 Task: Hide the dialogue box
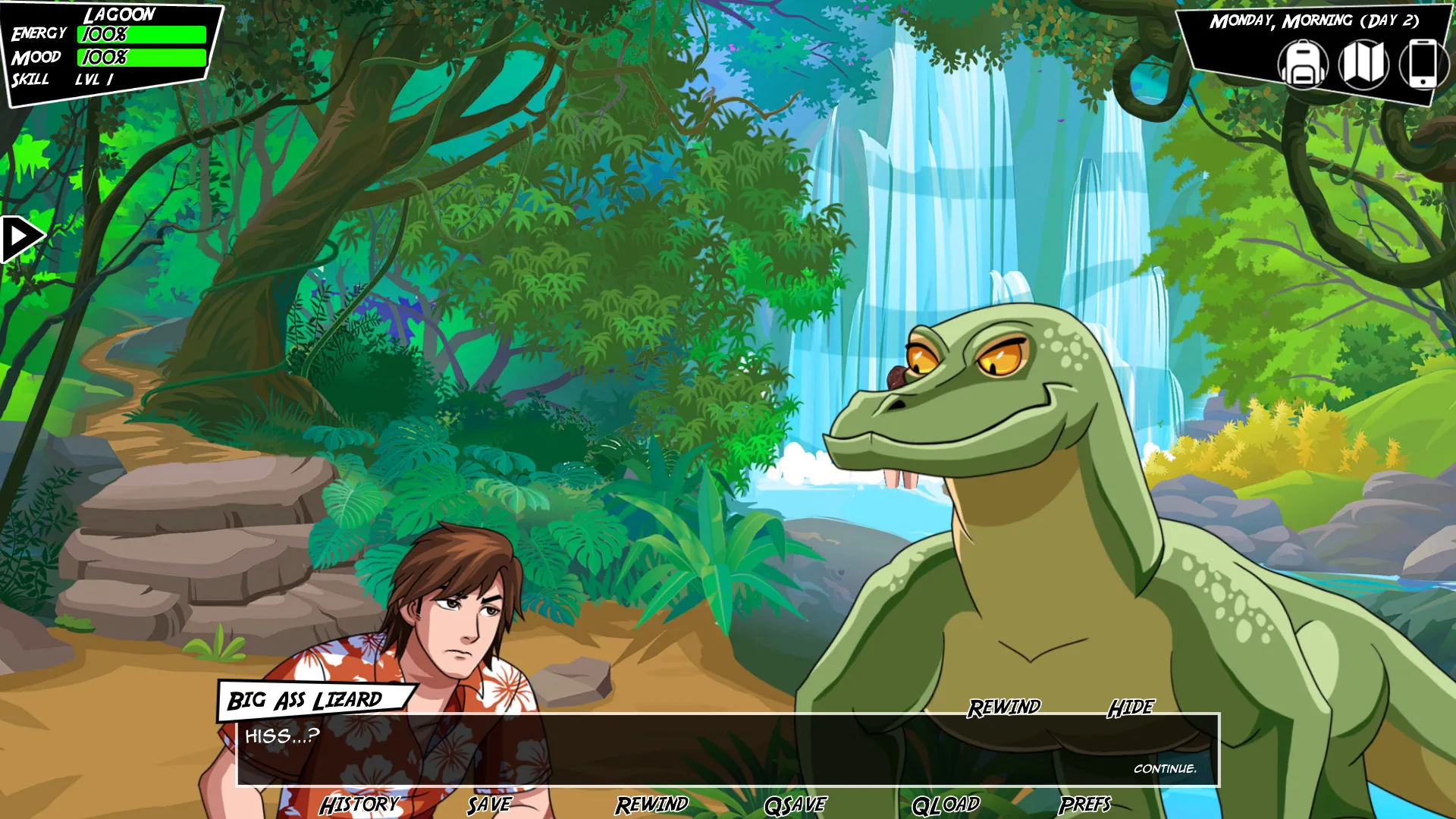click(x=1131, y=708)
